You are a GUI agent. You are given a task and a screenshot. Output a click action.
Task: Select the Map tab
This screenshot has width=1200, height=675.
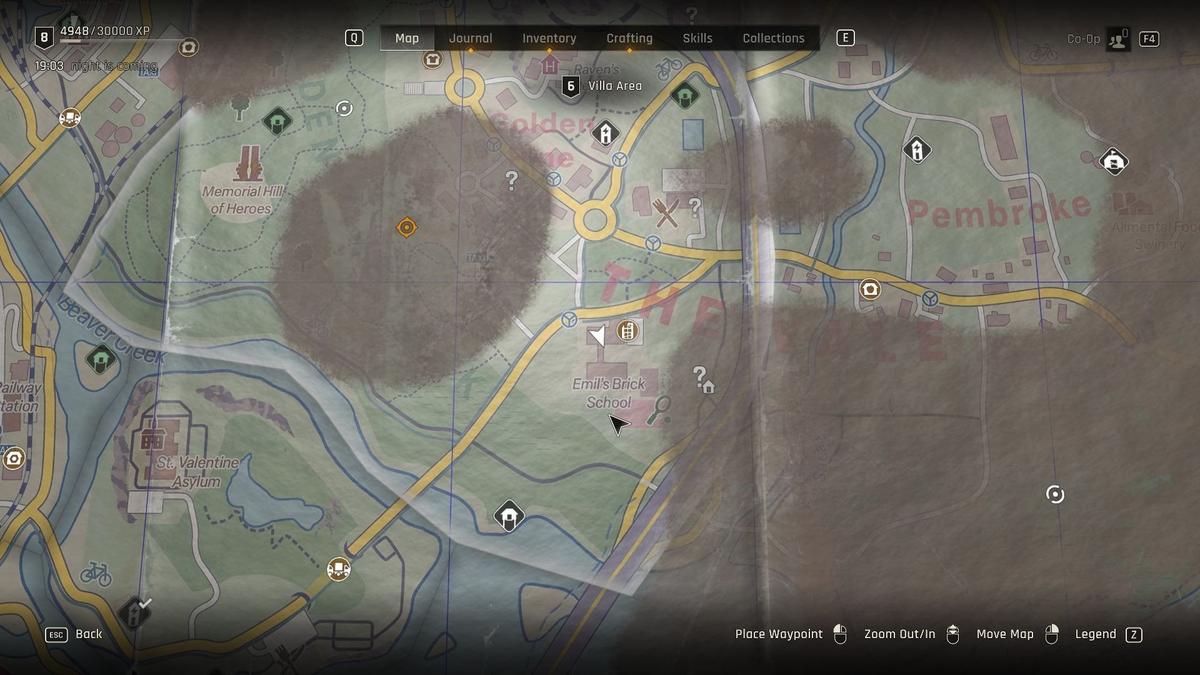point(407,39)
